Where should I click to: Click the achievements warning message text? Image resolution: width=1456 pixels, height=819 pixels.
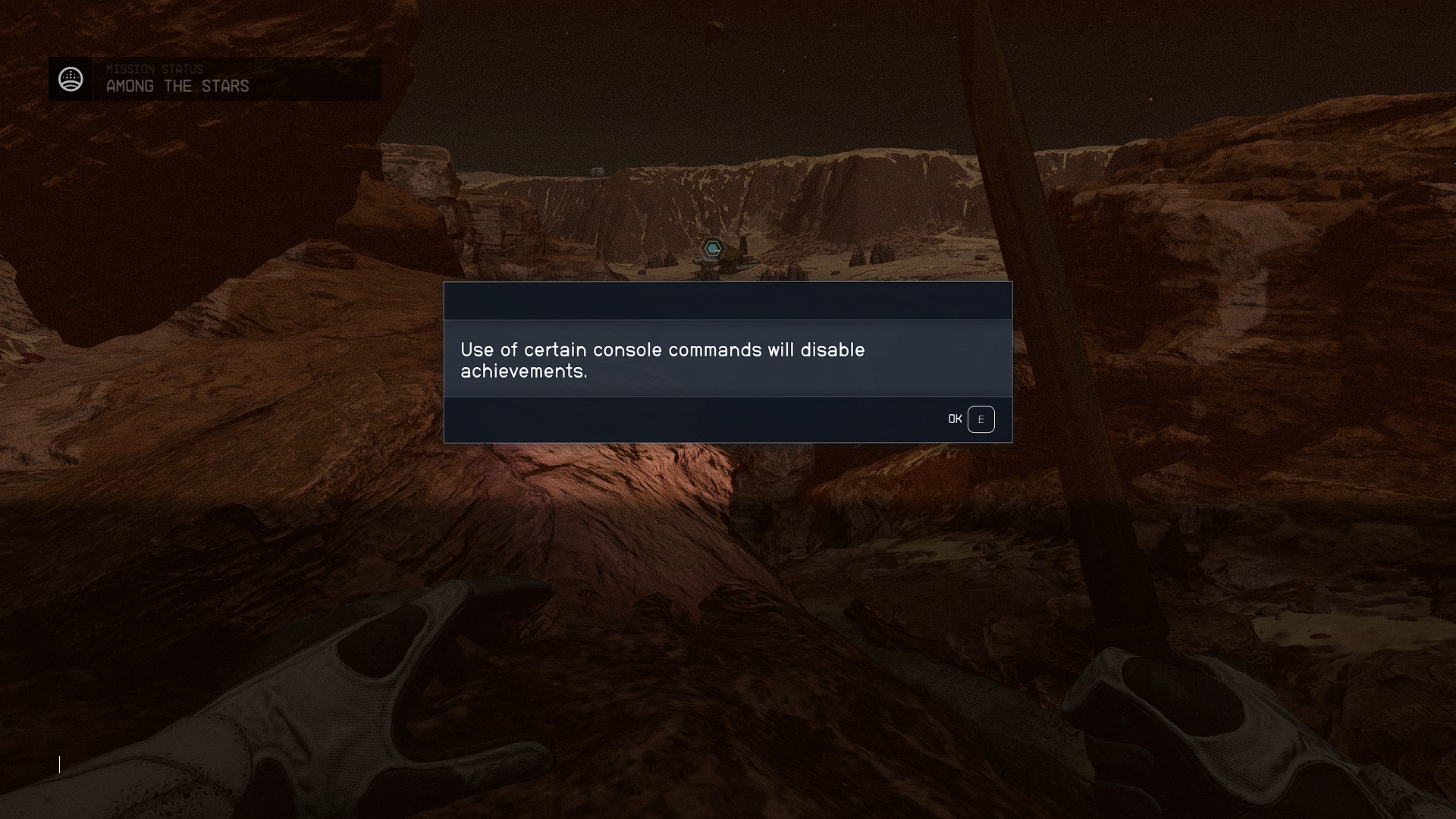click(x=662, y=361)
